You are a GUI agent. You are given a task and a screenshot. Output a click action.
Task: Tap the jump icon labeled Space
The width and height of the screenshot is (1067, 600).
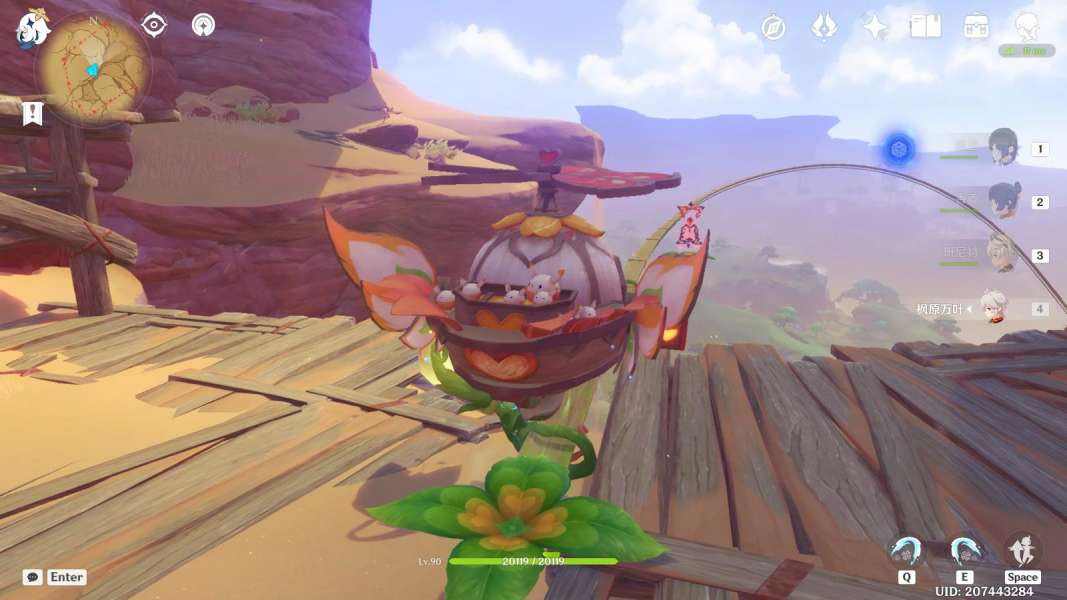click(x=1022, y=551)
